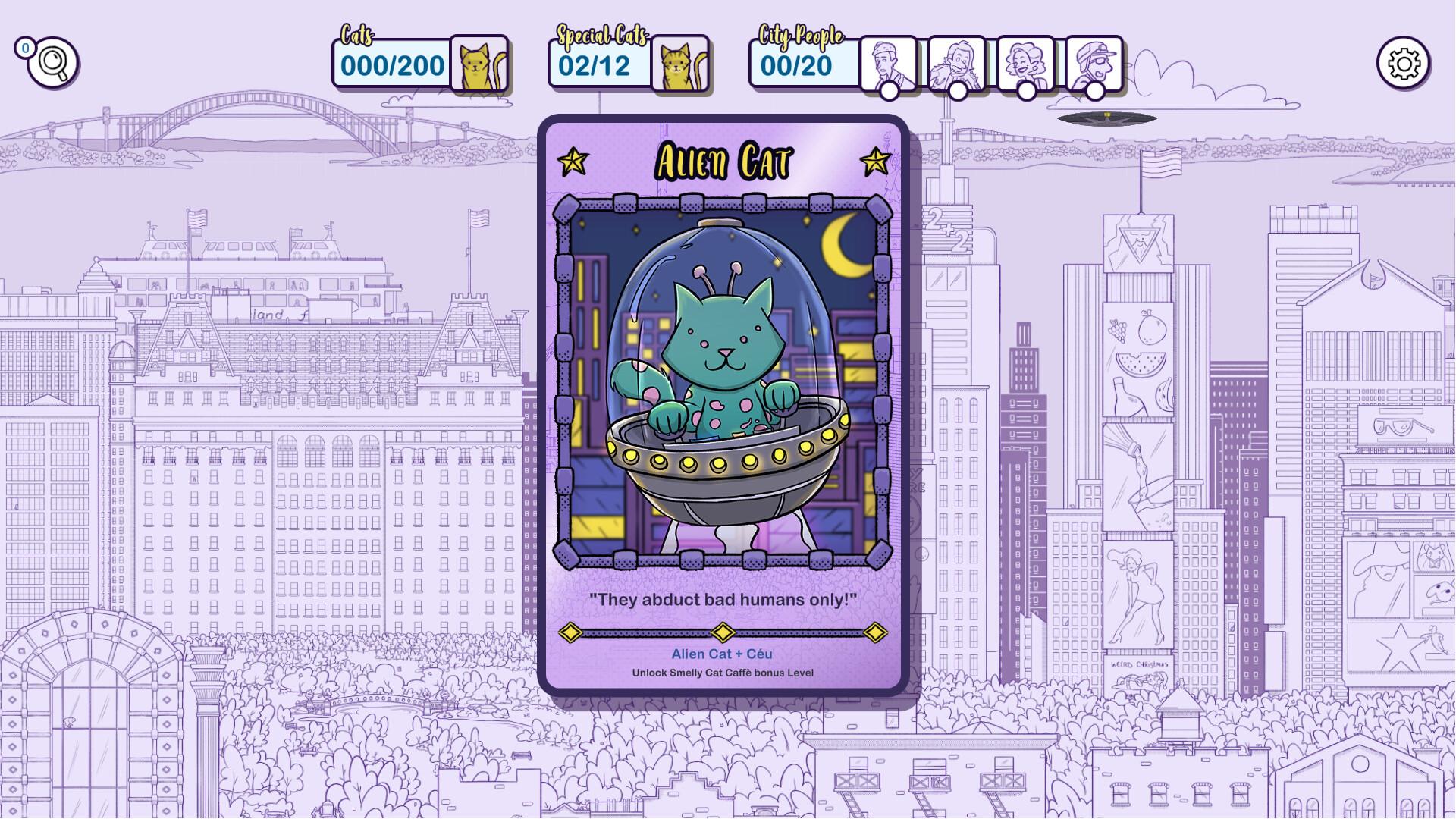Select the Unlock Smelly Cat Caffè bonus text
1456x819 pixels.
coord(723,672)
